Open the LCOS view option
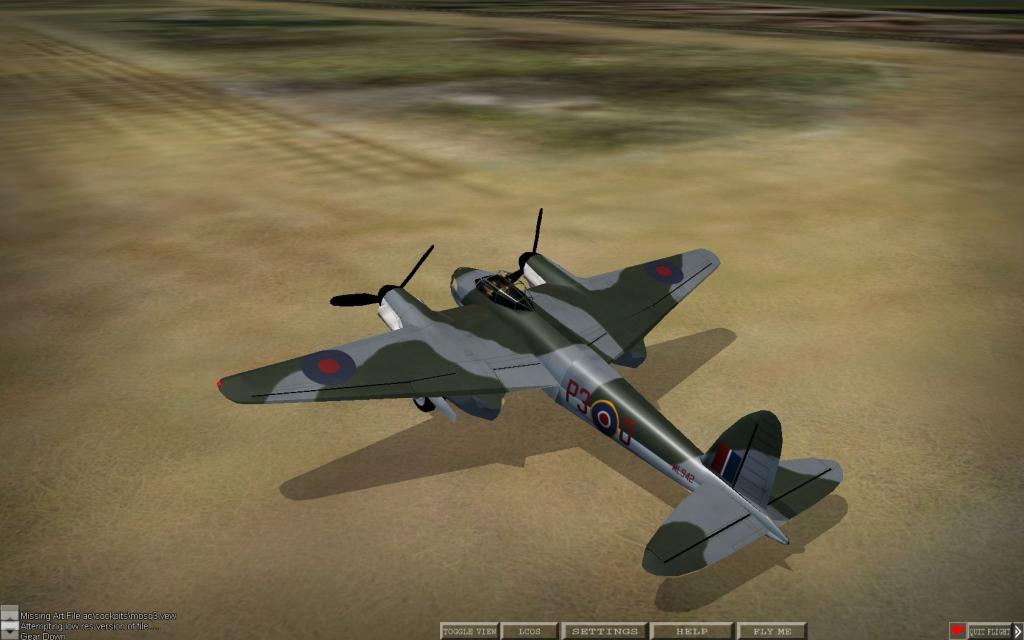The image size is (1024, 640). point(530,631)
